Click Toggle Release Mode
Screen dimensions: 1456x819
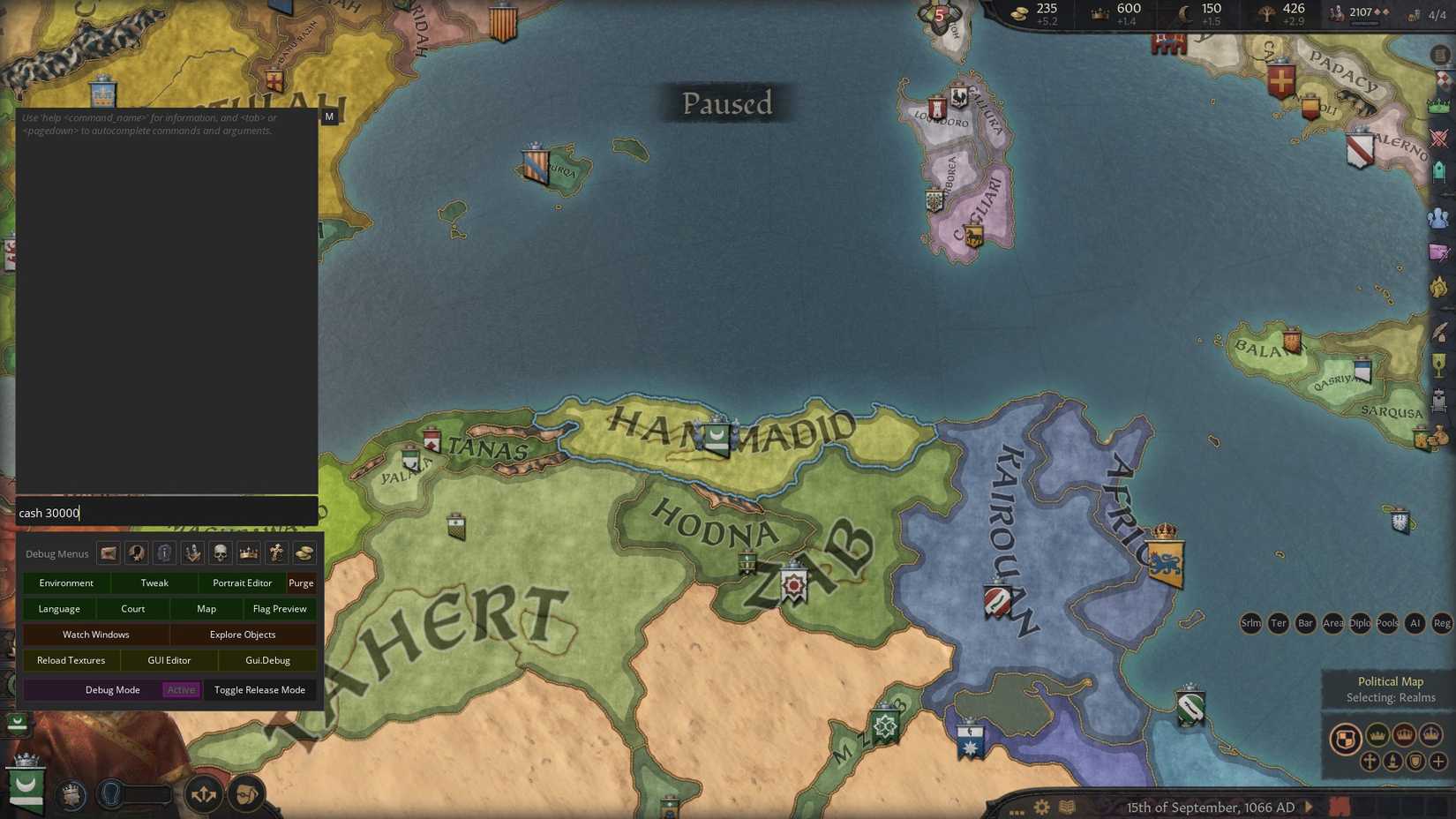point(259,690)
